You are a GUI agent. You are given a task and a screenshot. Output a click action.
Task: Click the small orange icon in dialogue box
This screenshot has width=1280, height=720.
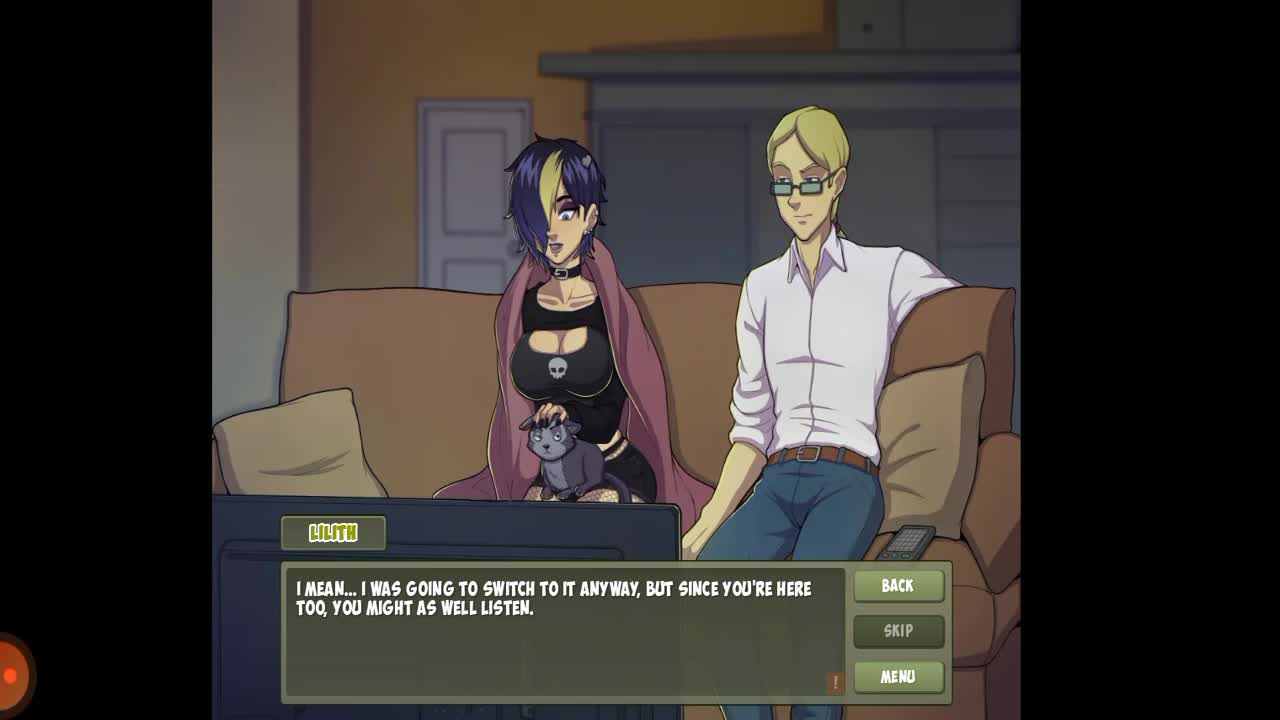(835, 682)
